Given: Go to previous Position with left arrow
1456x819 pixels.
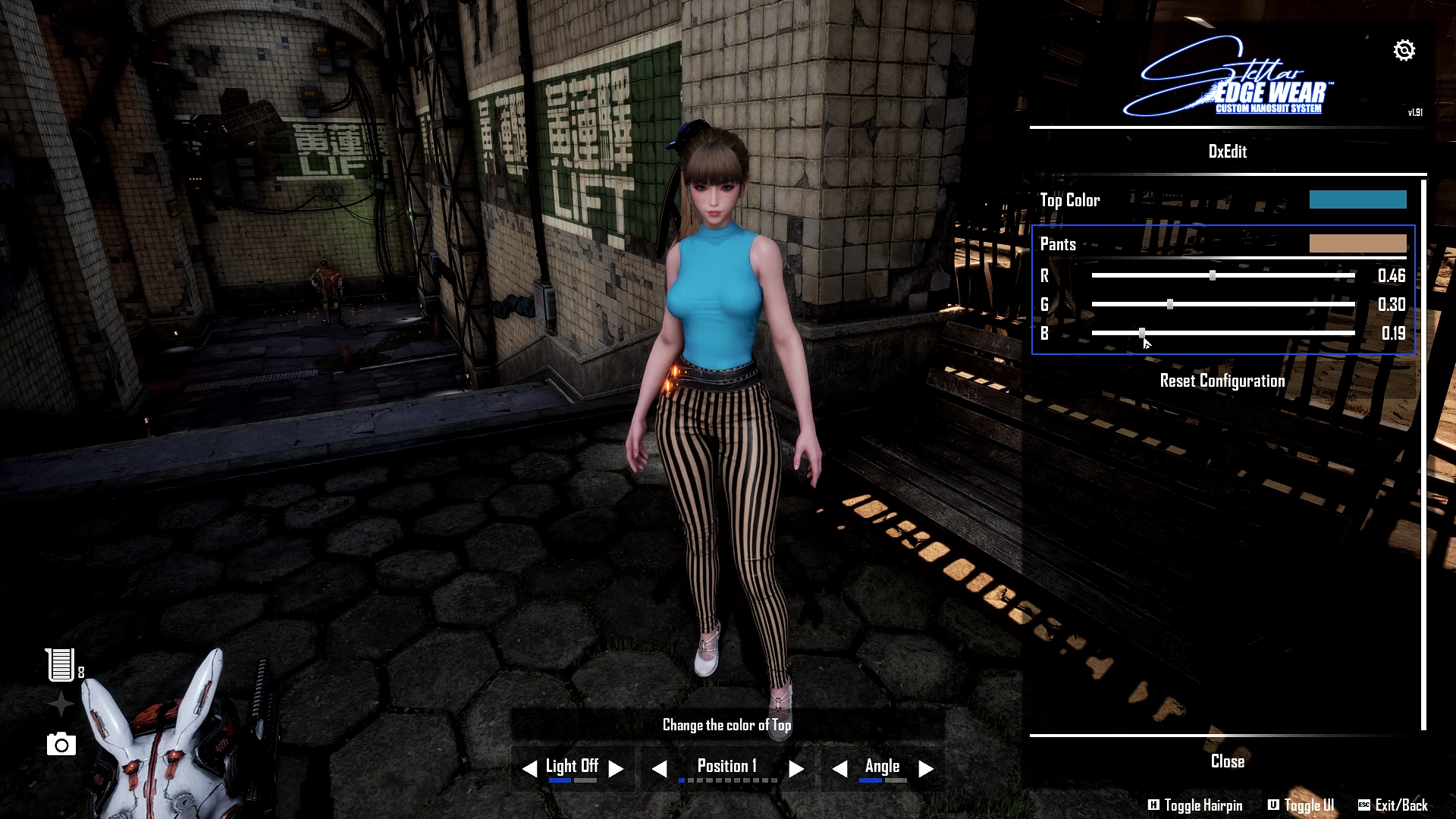Looking at the screenshot, I should tap(659, 769).
